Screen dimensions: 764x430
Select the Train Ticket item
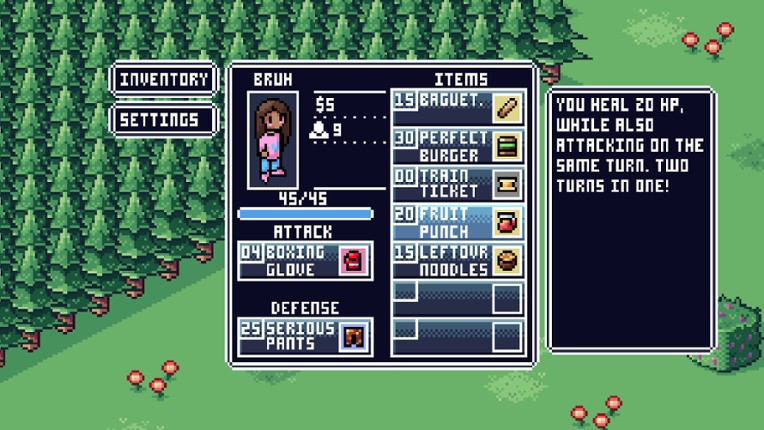457,183
